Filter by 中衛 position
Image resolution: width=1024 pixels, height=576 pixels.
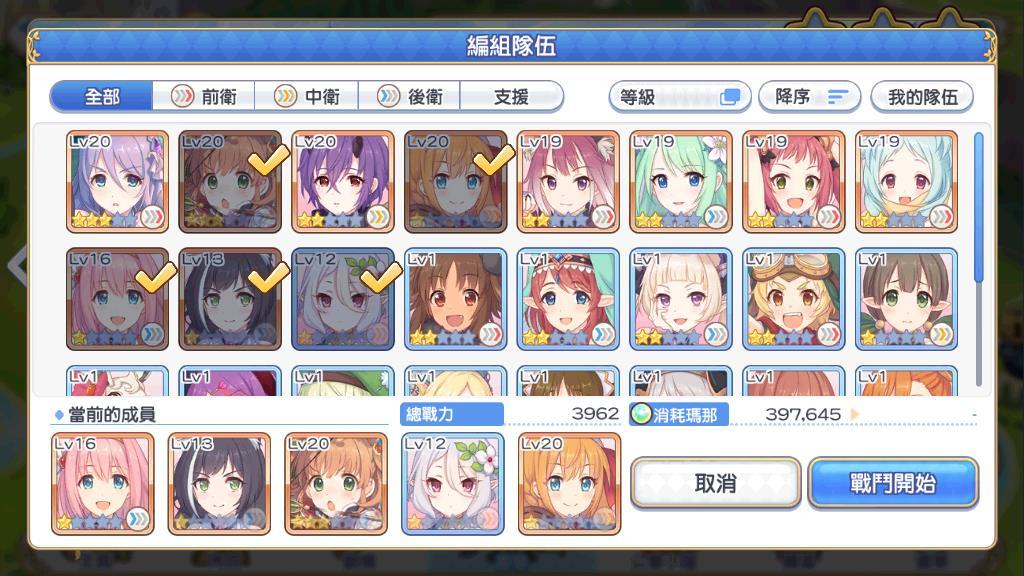(x=309, y=97)
